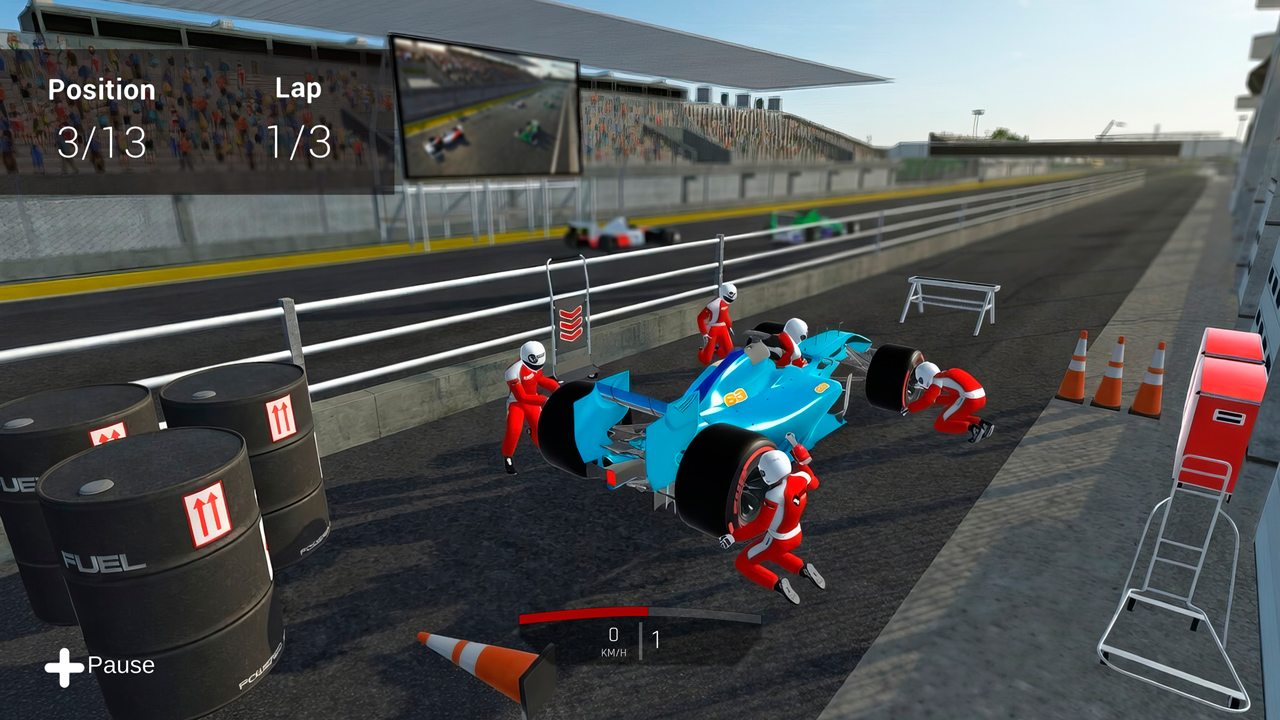
Task: Open the Pause menu via its label
Action: [x=120, y=665]
